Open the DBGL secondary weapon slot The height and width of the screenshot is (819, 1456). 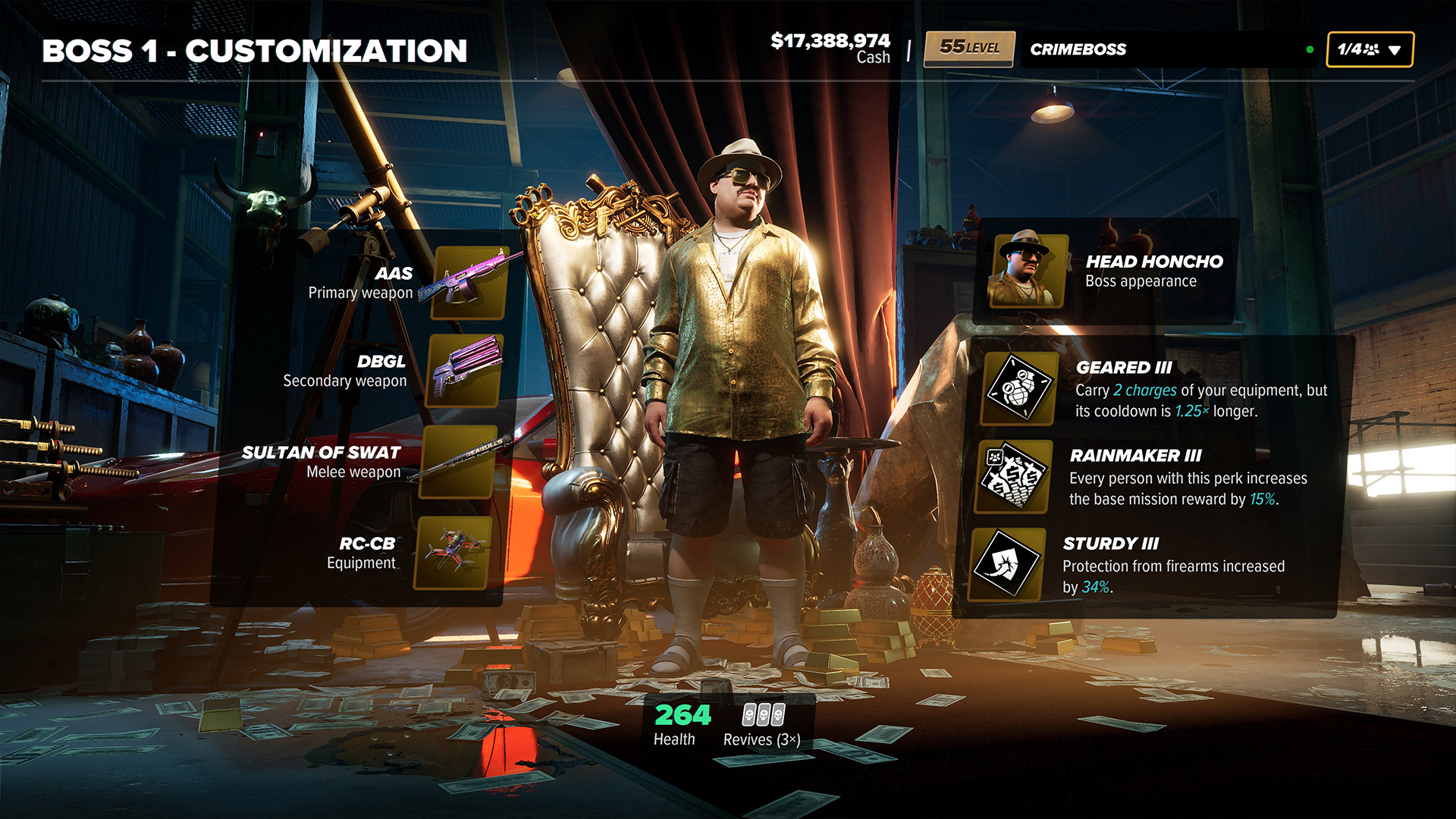465,371
